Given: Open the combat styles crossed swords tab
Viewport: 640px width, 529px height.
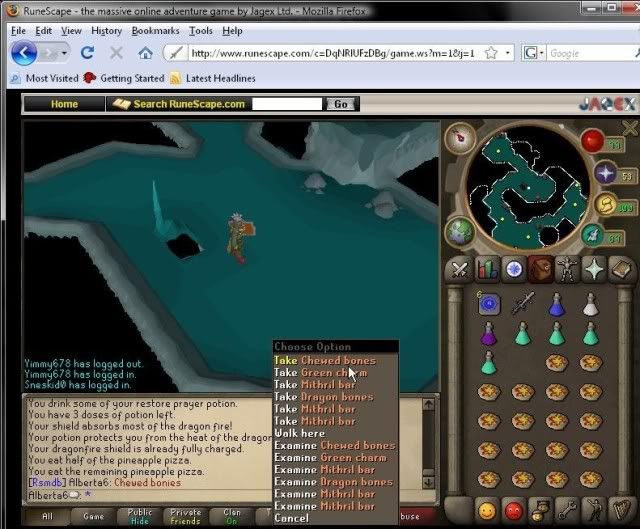Looking at the screenshot, I should pyautogui.click(x=459, y=268).
